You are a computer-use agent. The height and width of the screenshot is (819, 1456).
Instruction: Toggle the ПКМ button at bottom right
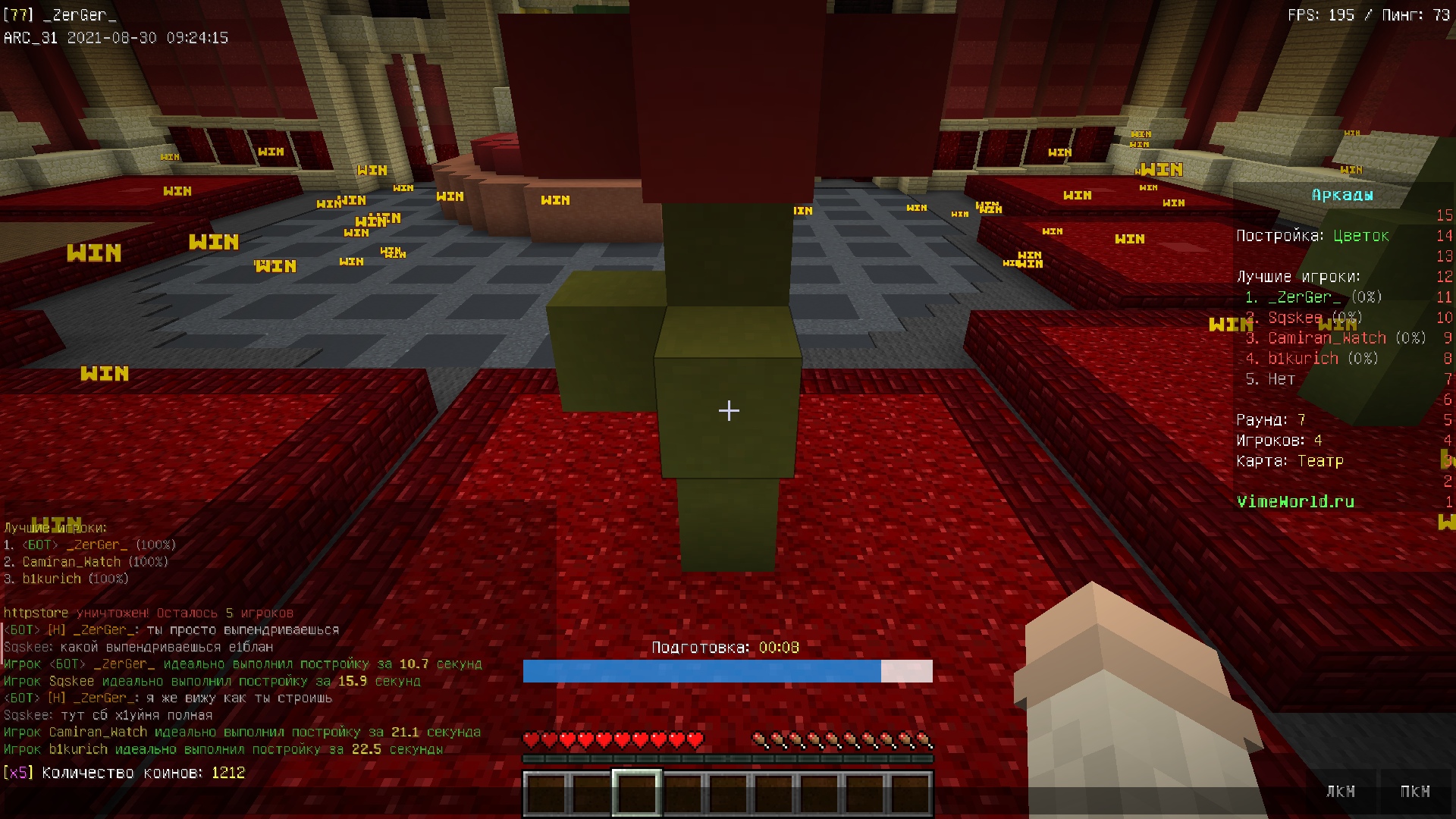point(1417,791)
